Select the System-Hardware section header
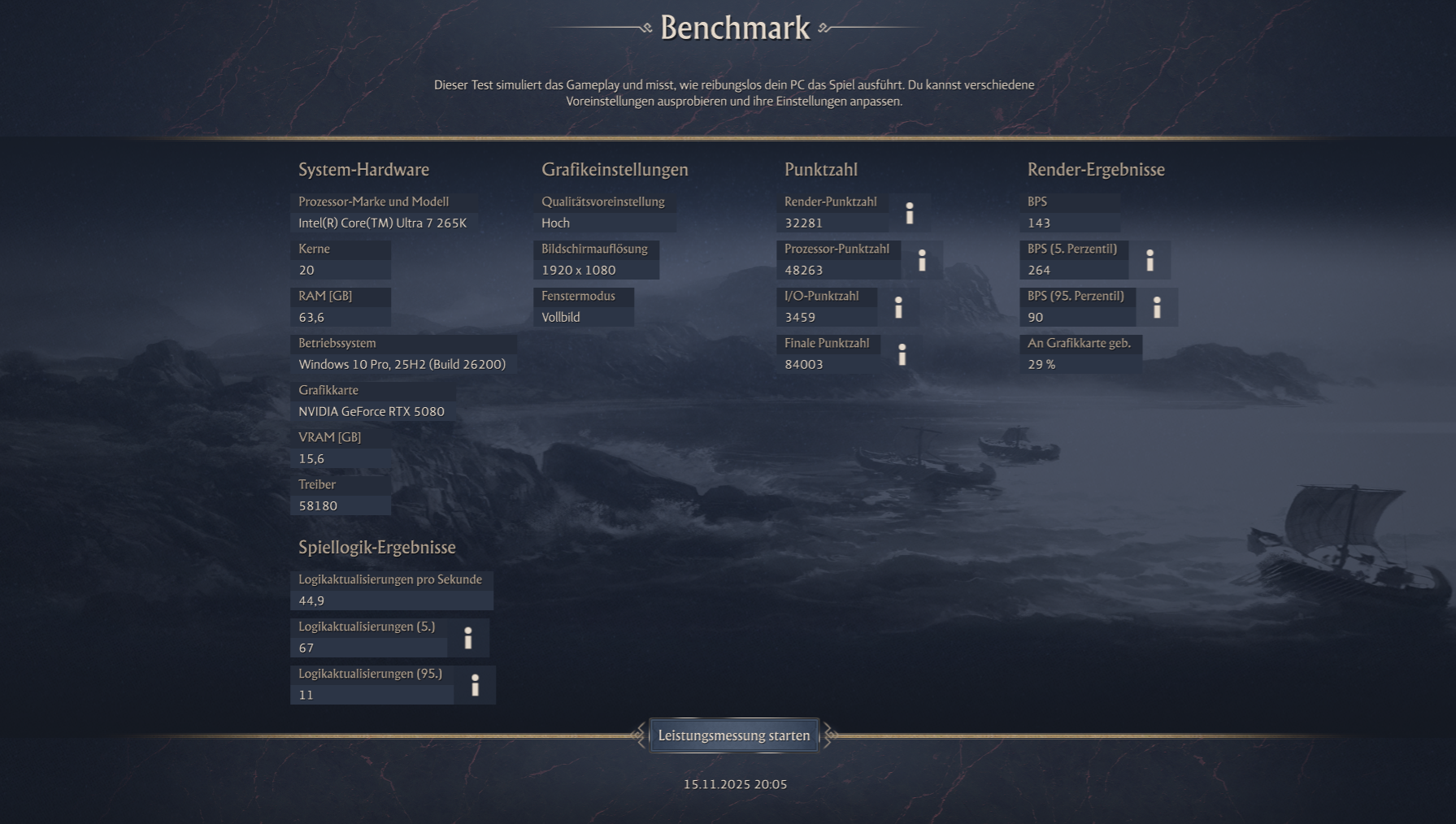This screenshot has width=1456, height=824. tap(363, 170)
